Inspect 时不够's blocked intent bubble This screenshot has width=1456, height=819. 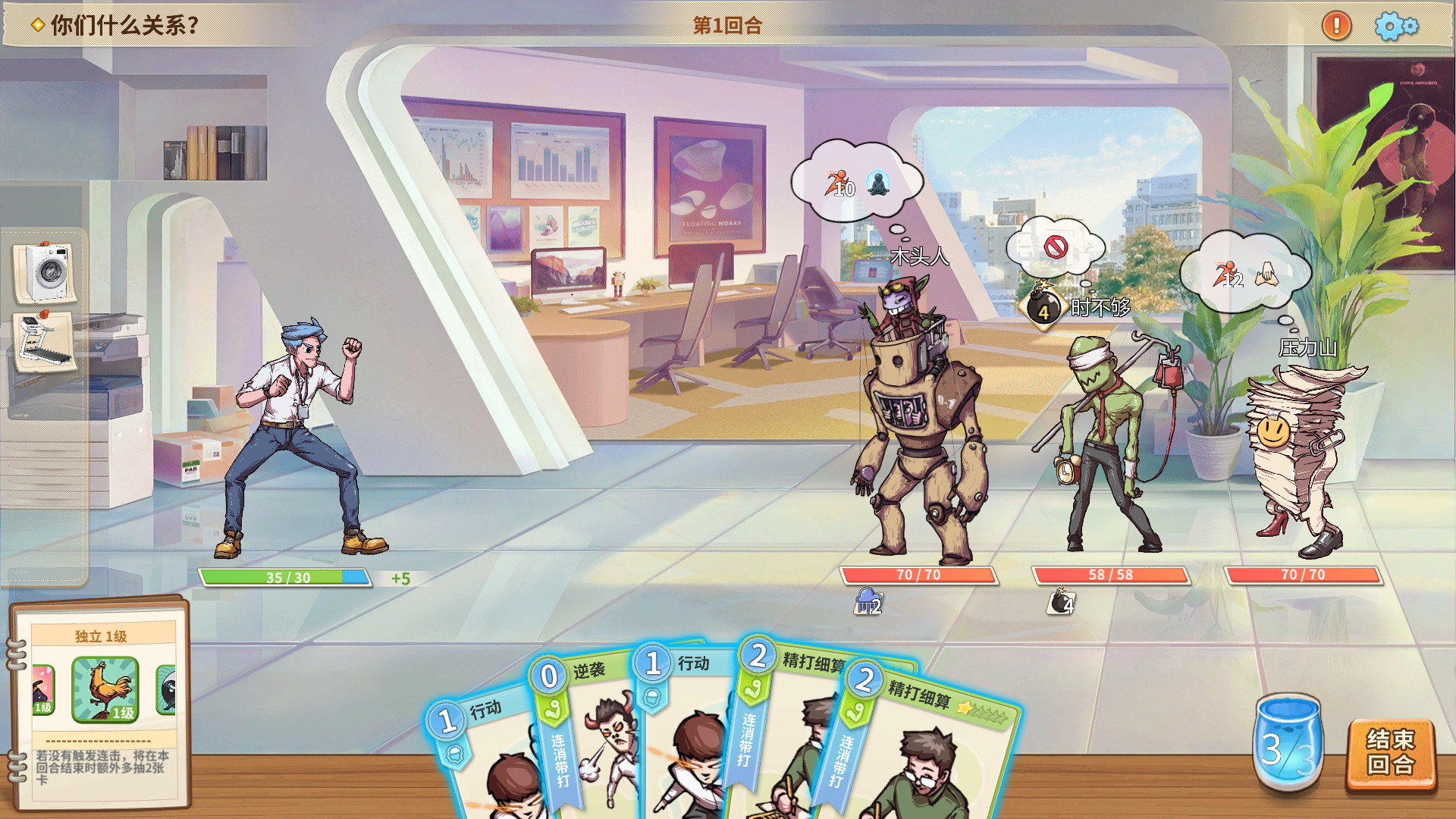[1056, 246]
